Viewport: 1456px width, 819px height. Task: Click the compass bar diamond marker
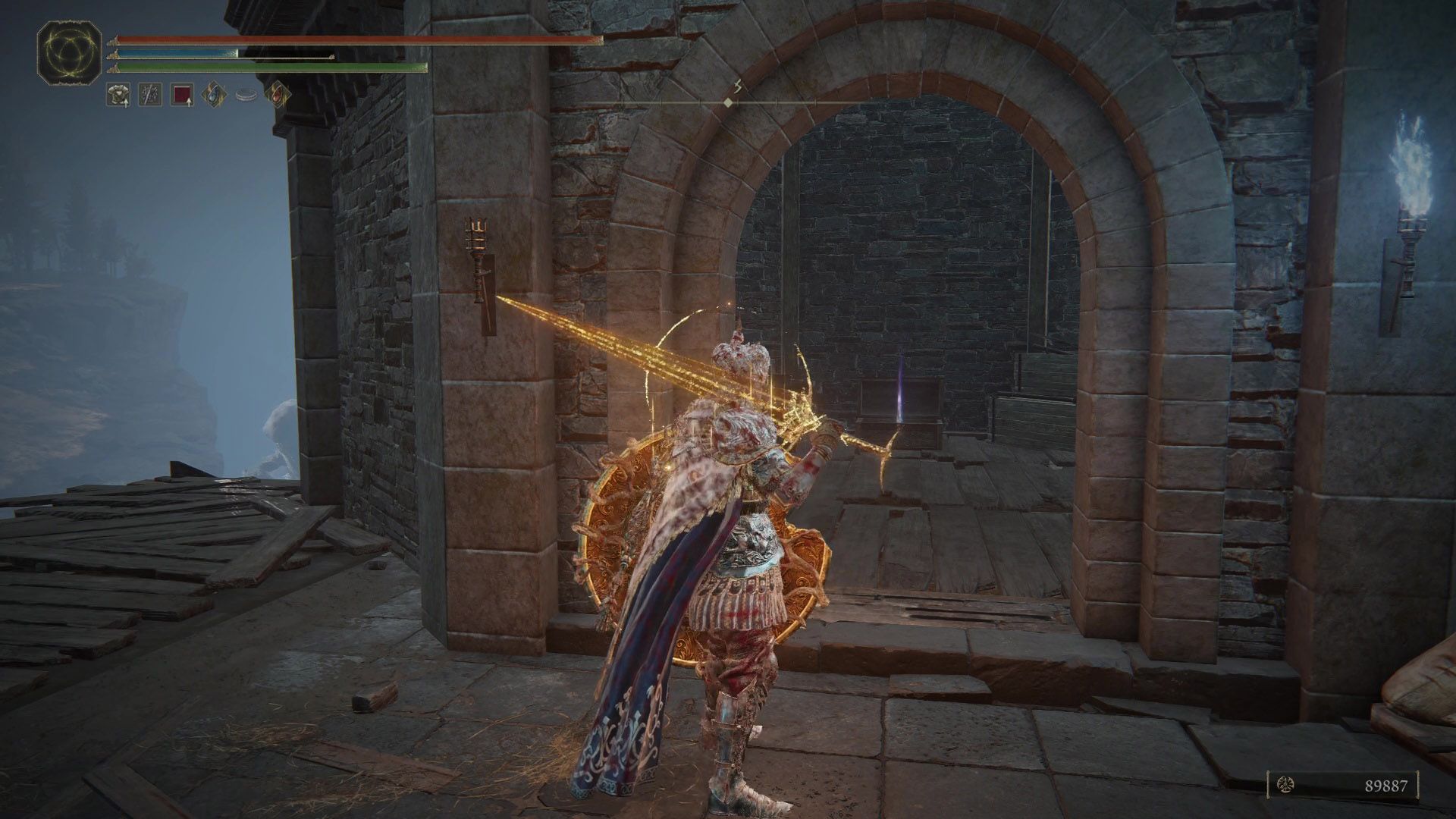click(x=728, y=102)
